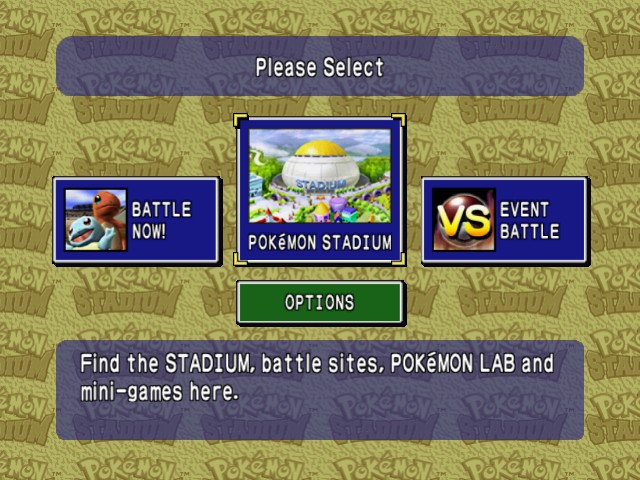
Task: Choose the Pokémon Stadium tile
Action: pyautogui.click(x=320, y=189)
